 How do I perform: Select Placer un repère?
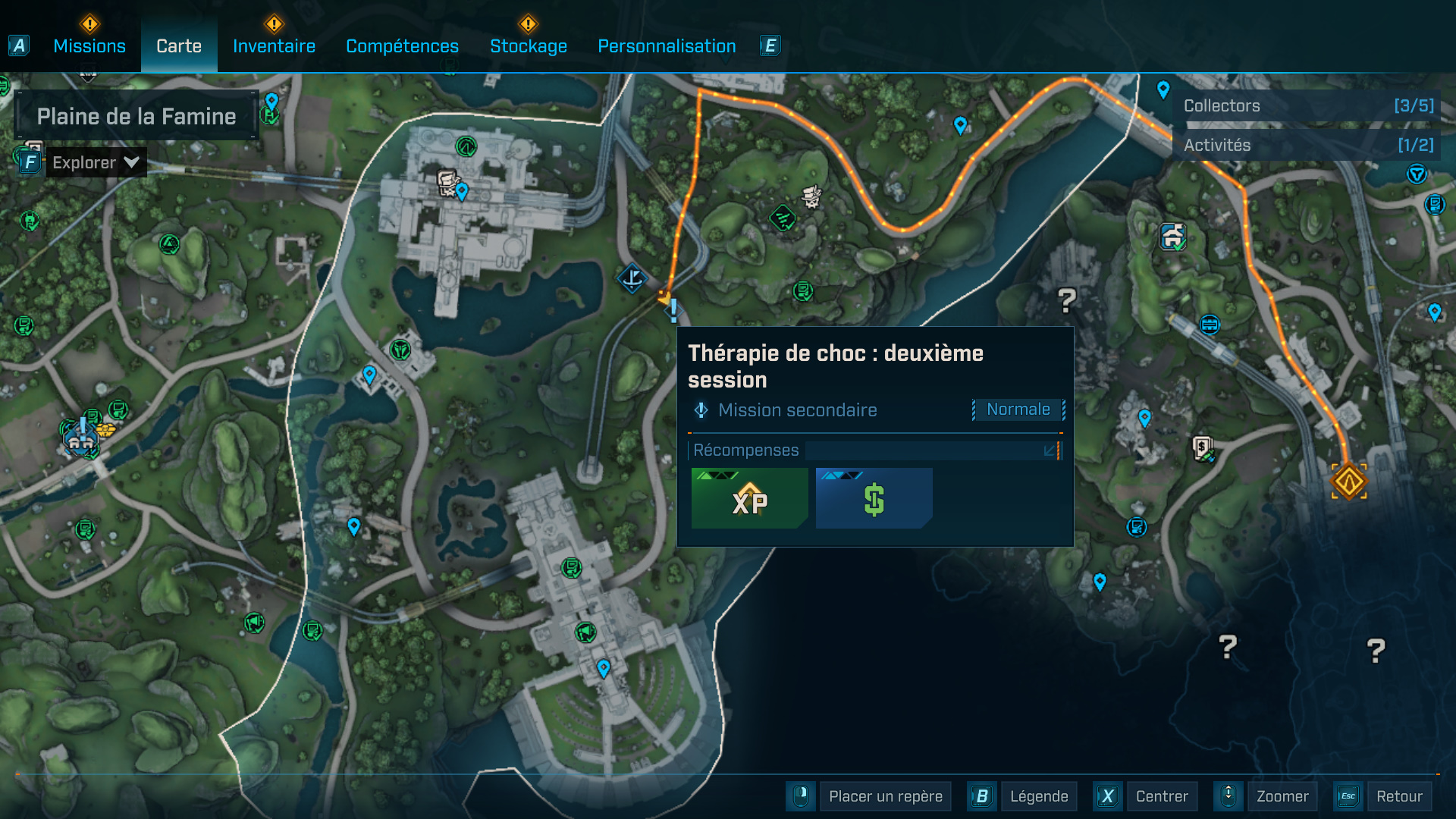[x=885, y=796]
